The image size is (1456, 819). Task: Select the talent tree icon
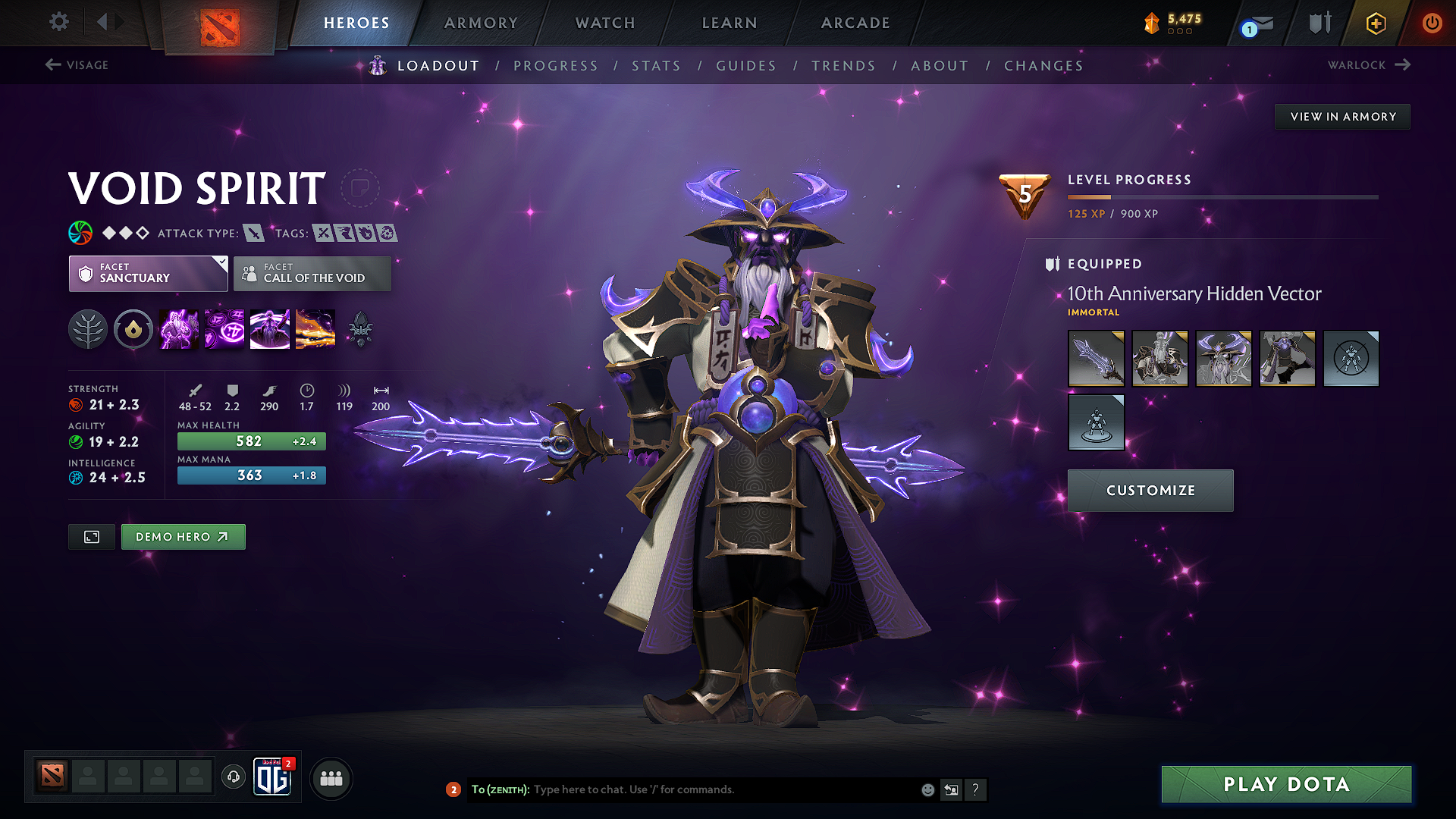click(87, 329)
